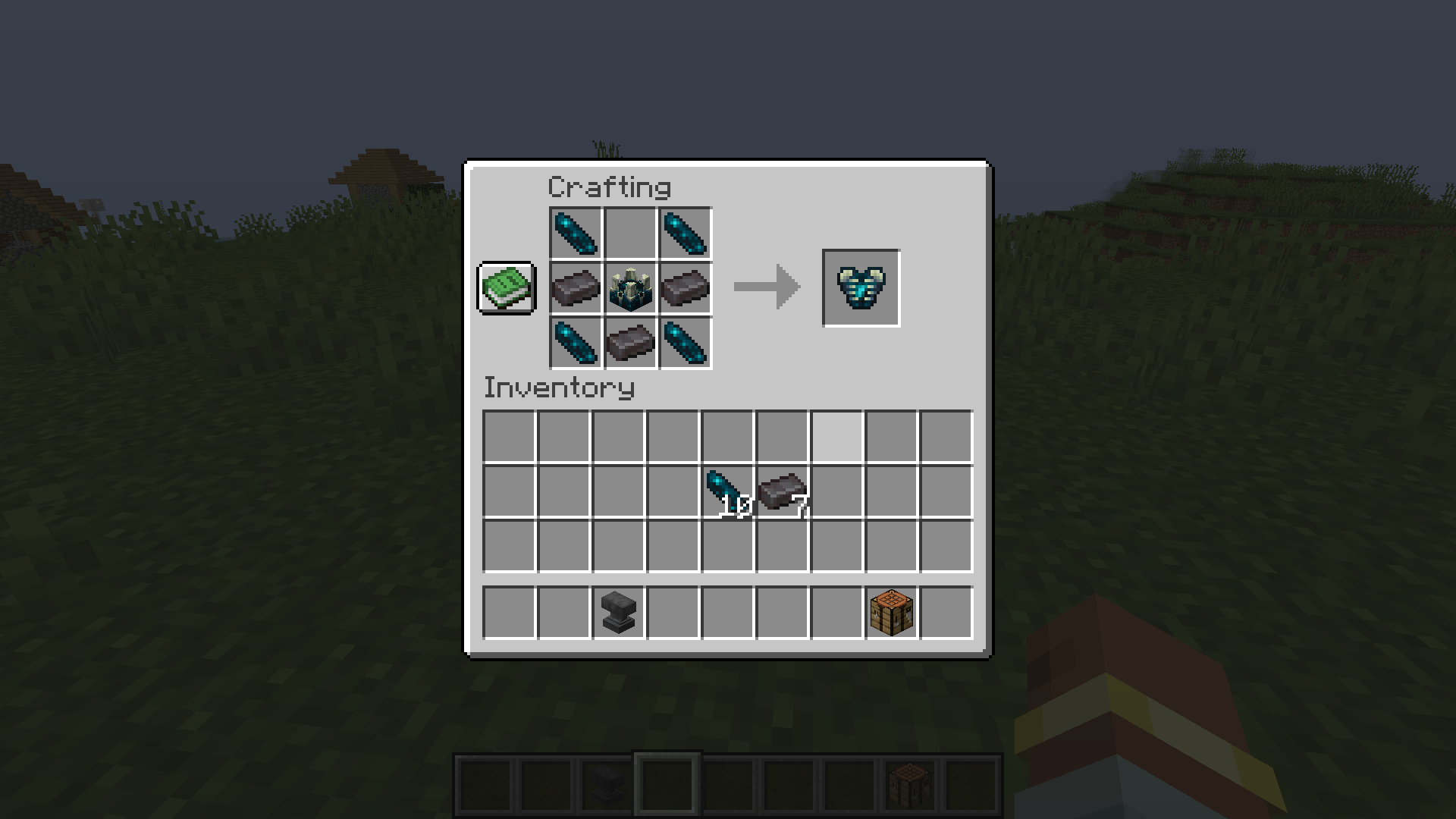Pick up the stack of 10 echo shards
The width and height of the screenshot is (1456, 819).
coord(728,491)
